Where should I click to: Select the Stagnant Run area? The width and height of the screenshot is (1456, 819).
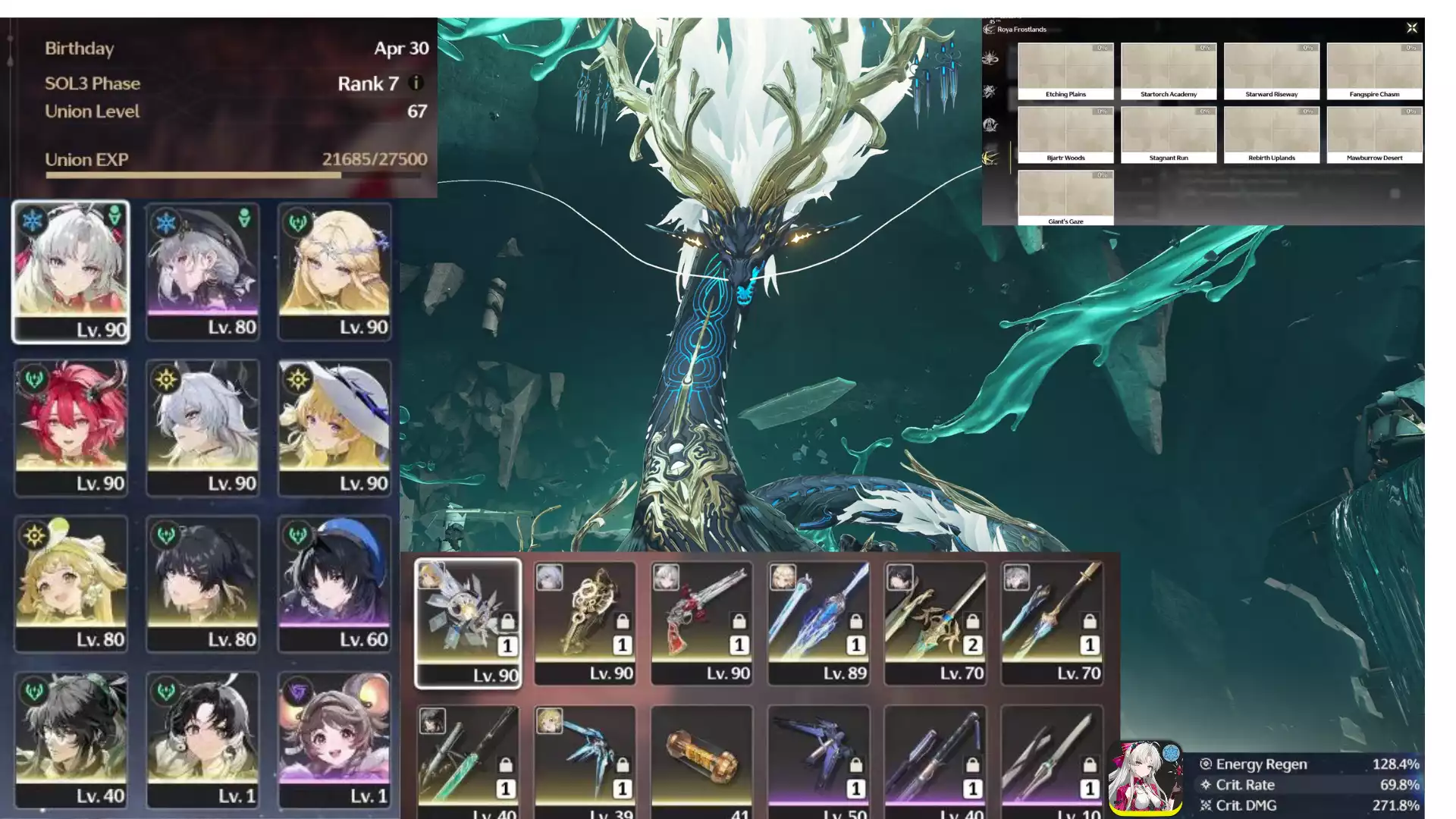(x=1169, y=135)
